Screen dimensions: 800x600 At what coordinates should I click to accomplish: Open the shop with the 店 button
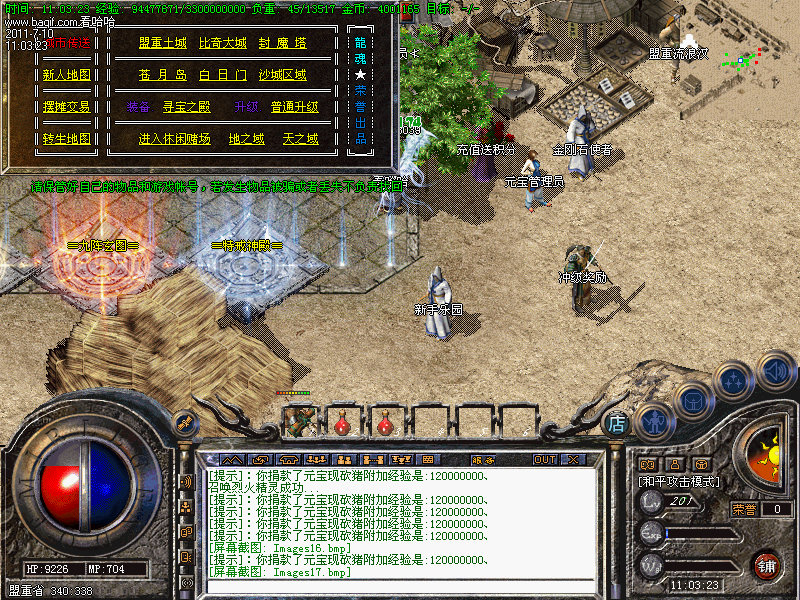(x=617, y=424)
